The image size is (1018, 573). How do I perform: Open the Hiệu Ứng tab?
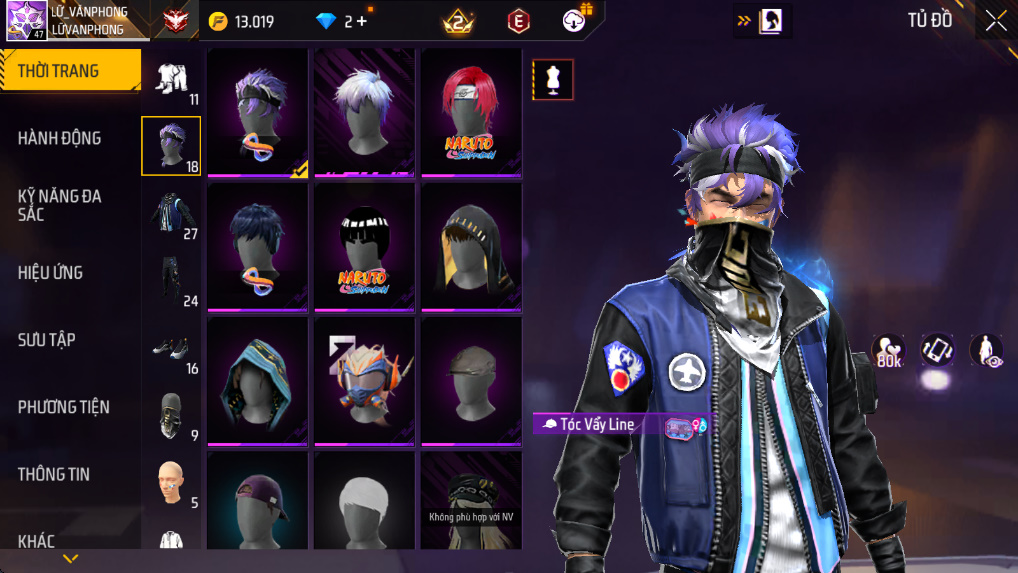point(50,272)
